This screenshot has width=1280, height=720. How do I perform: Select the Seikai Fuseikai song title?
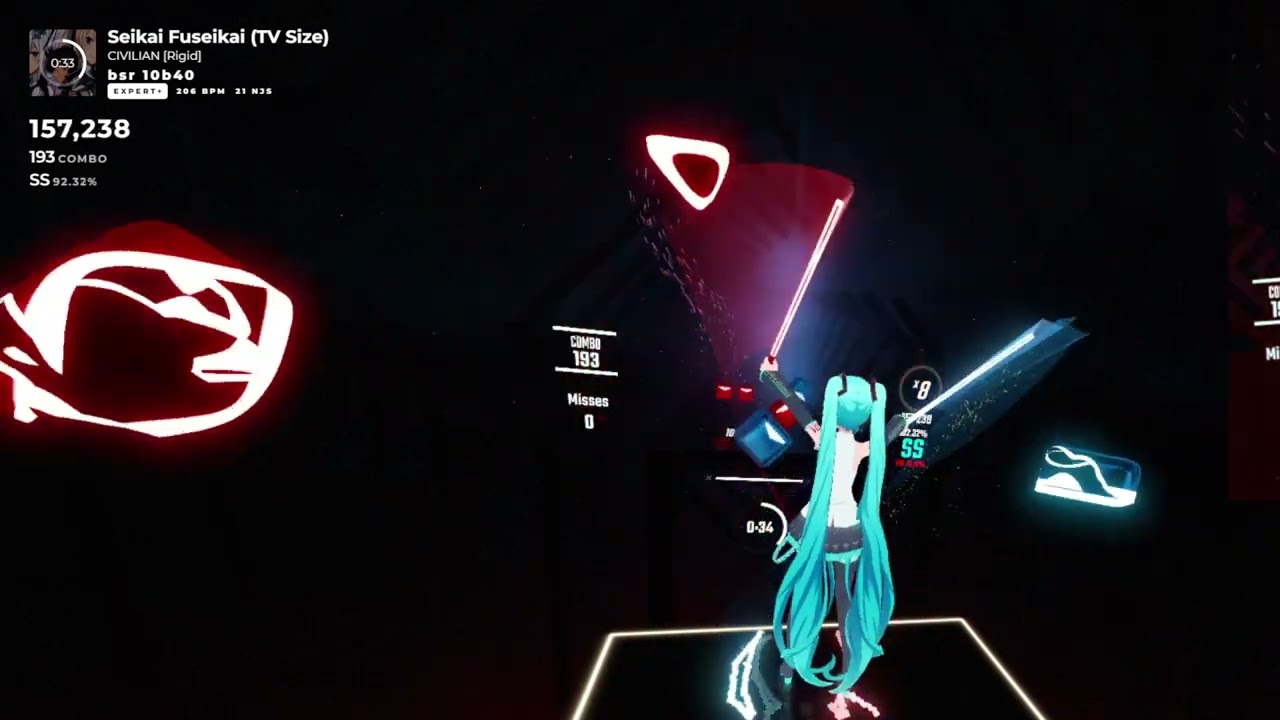click(218, 37)
